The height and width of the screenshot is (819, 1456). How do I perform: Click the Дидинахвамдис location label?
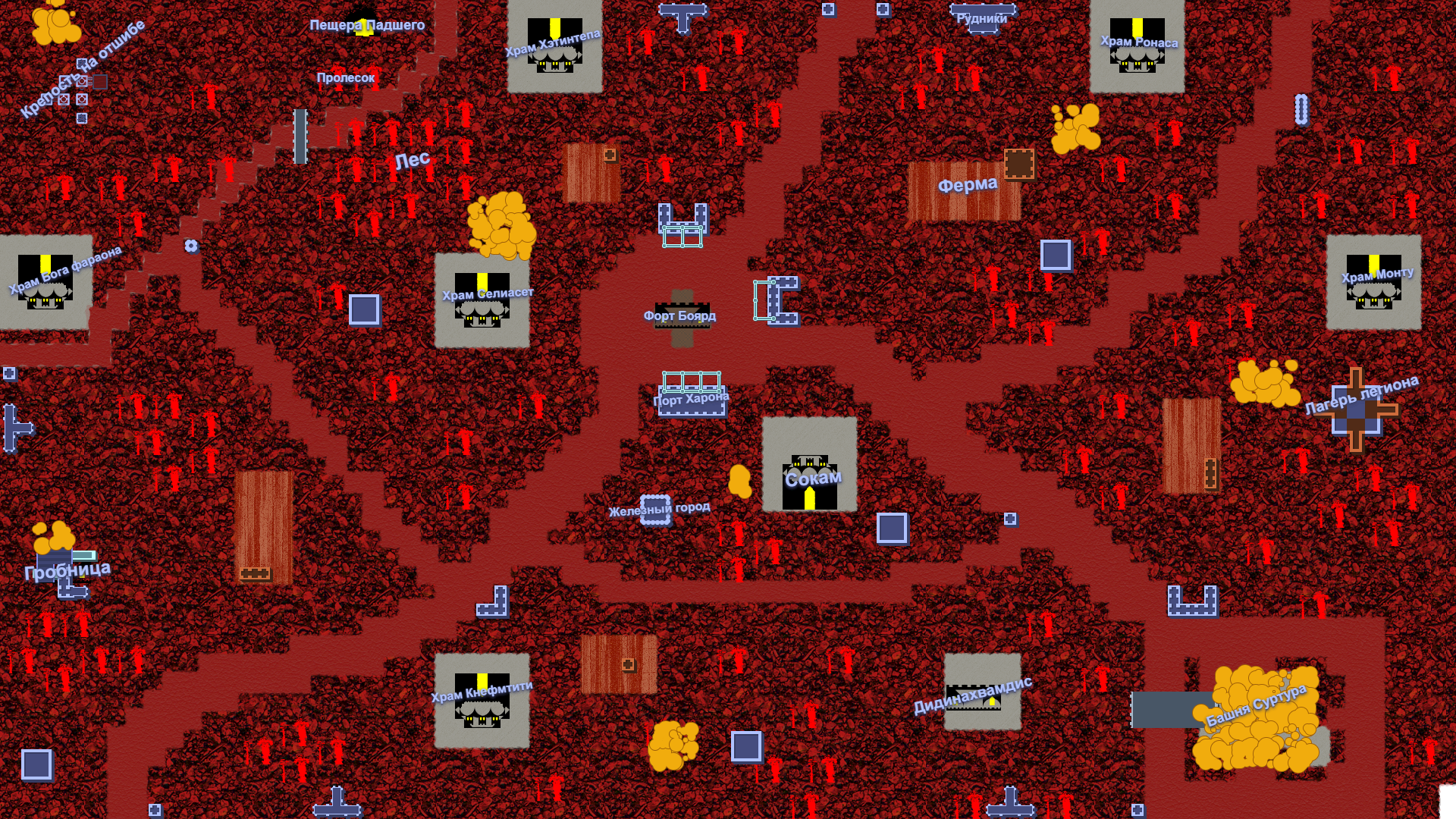[x=972, y=695]
